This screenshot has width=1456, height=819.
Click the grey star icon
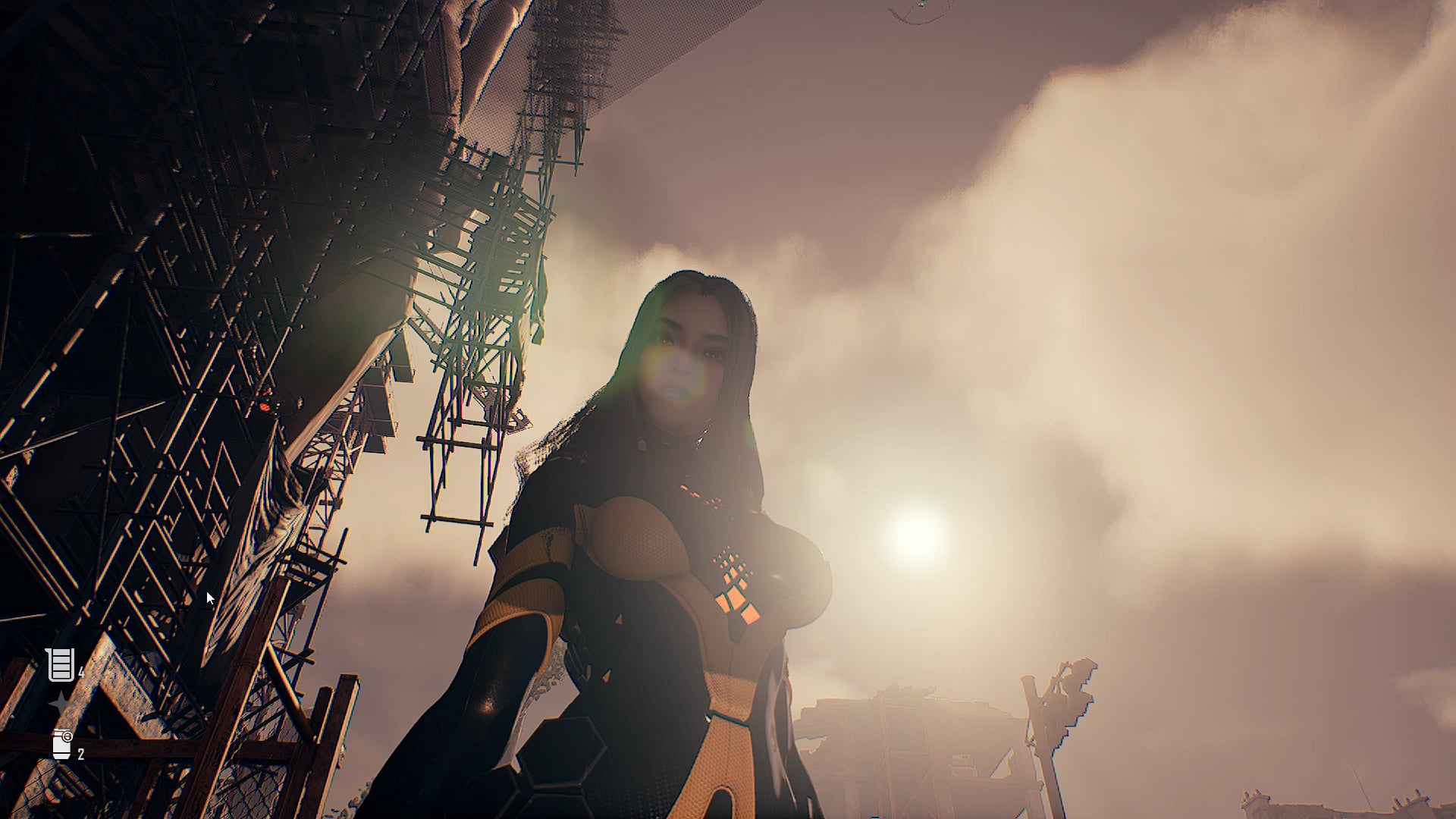(59, 704)
